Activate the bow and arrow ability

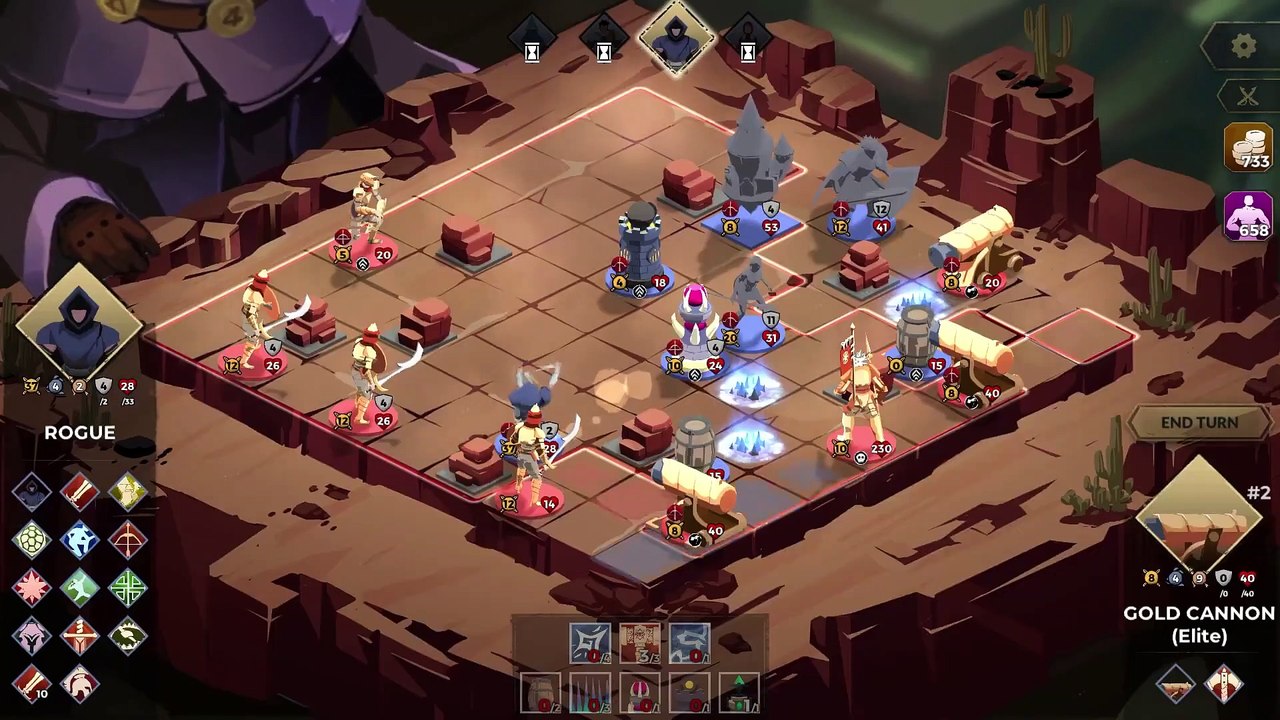coord(128,539)
